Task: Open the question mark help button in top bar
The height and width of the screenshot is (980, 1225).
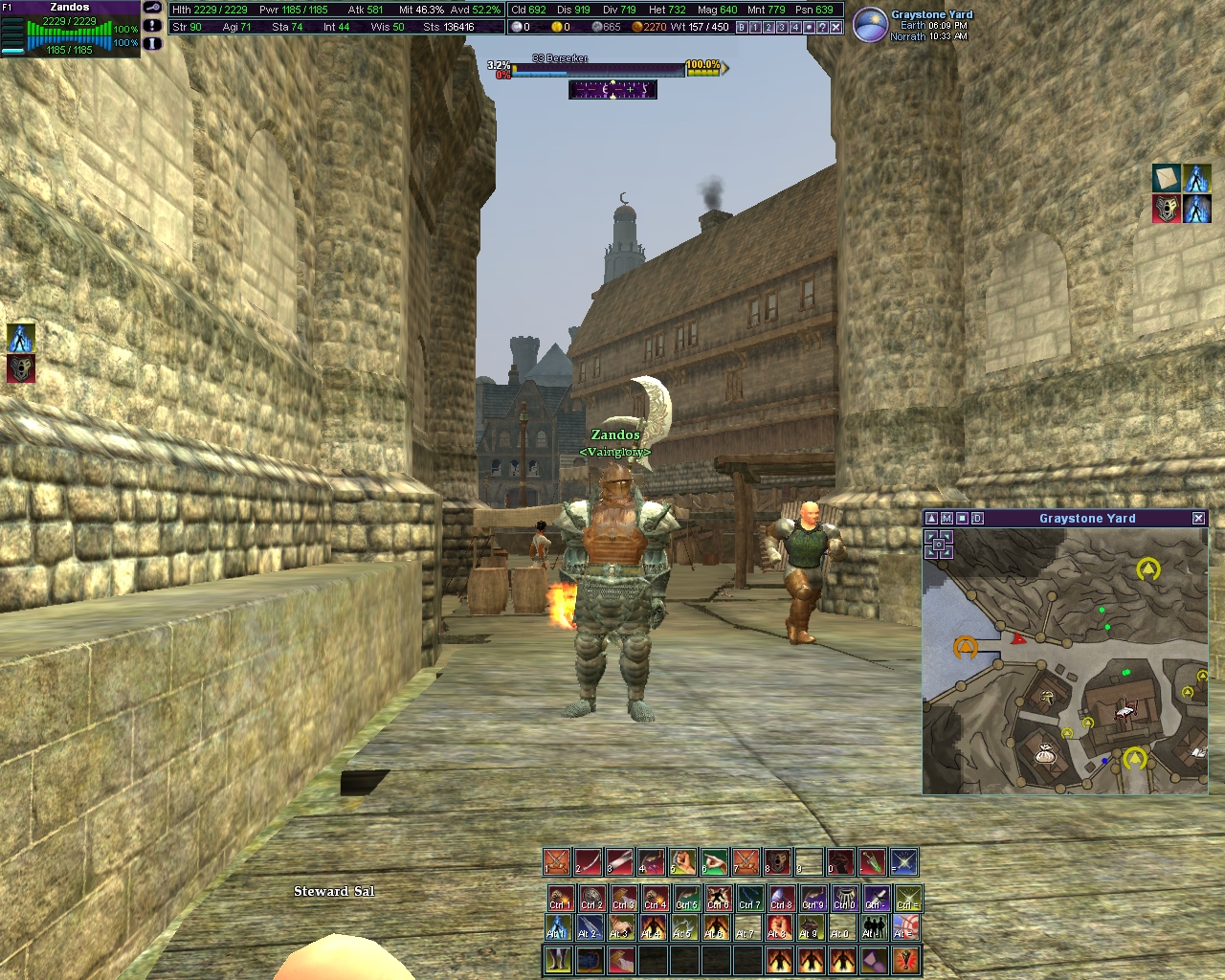Action: point(822,28)
